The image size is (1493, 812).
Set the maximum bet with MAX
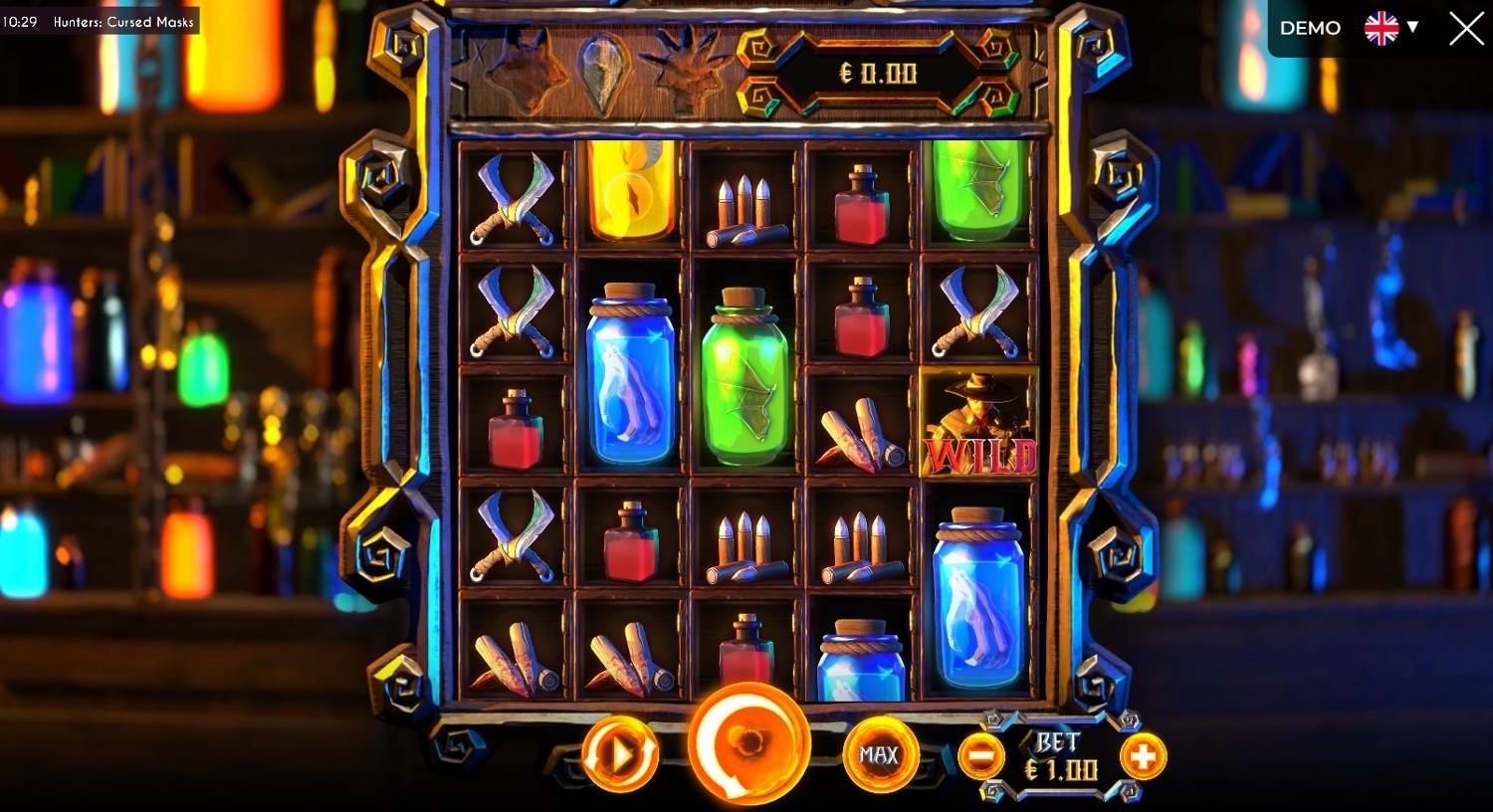click(x=878, y=755)
